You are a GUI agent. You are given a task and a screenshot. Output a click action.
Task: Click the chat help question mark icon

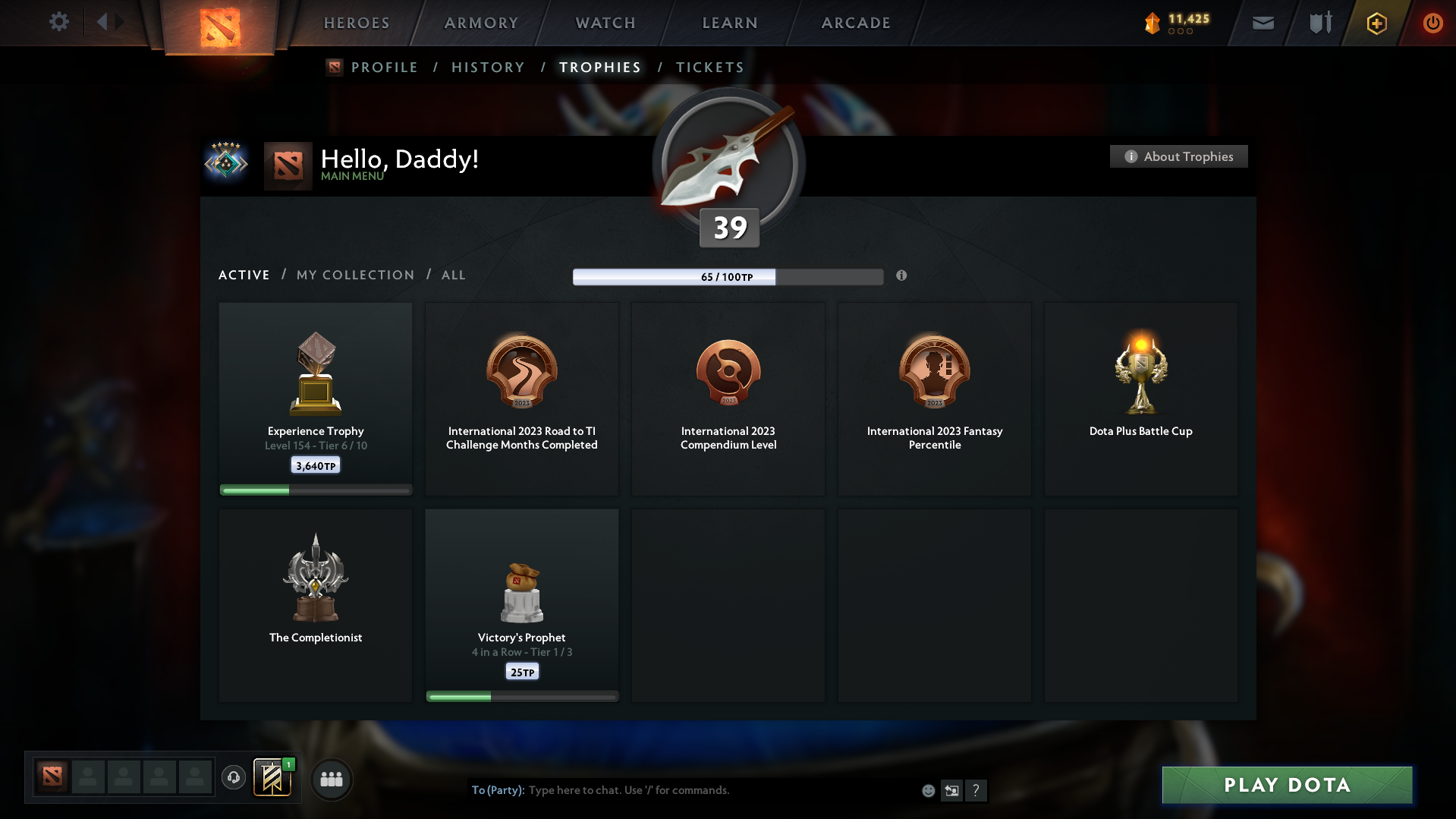point(976,790)
